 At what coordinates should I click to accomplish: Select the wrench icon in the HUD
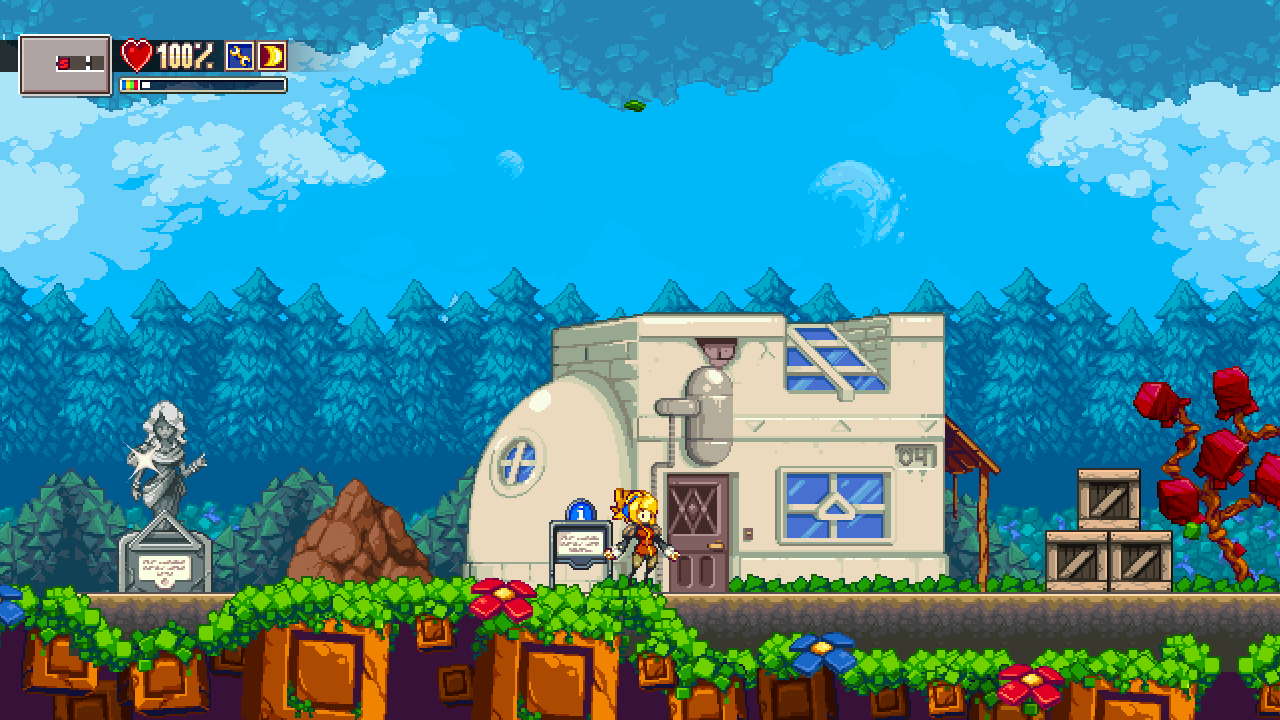[240, 55]
